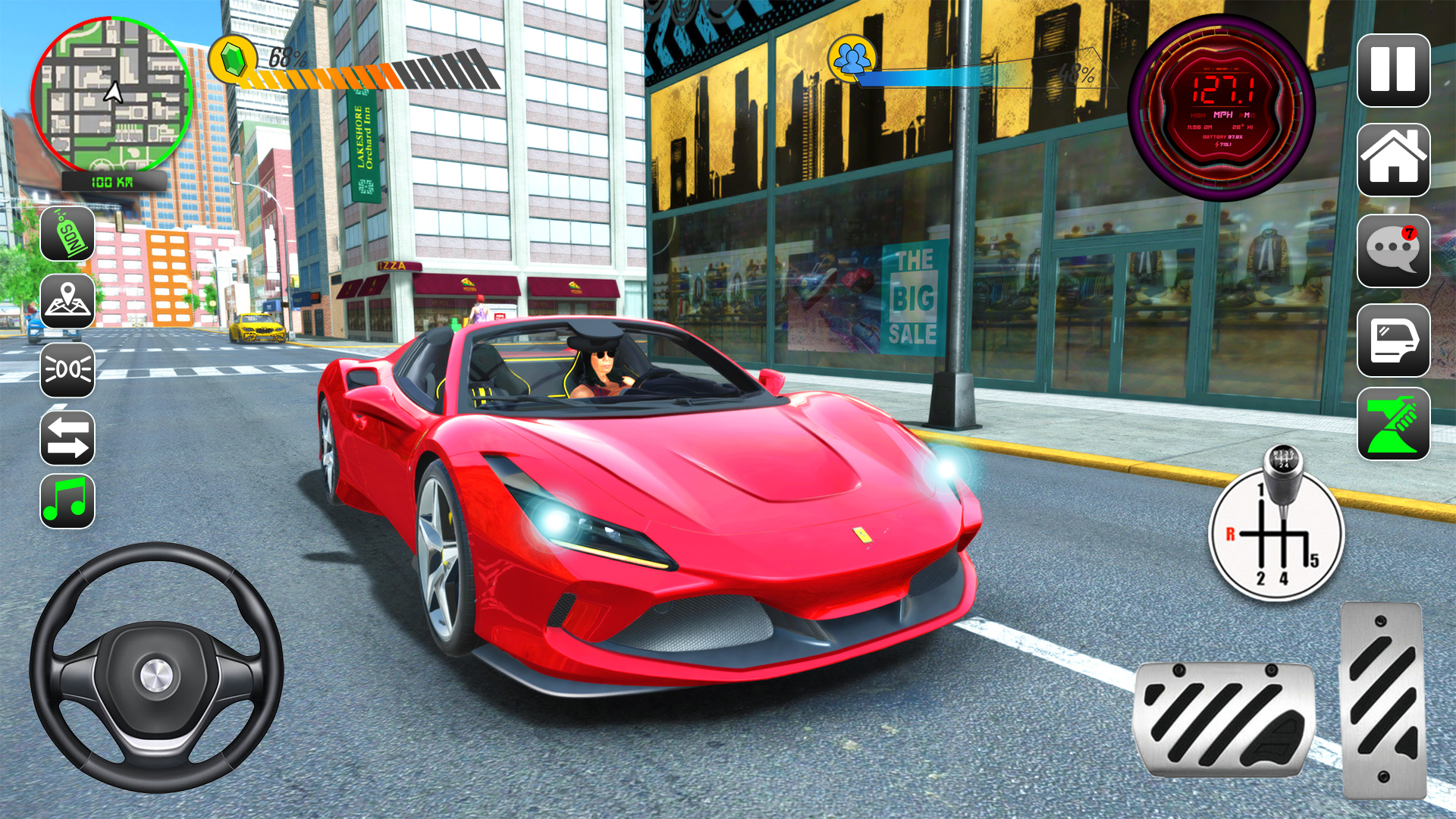Shift the gear stick to reverse

[1232, 534]
